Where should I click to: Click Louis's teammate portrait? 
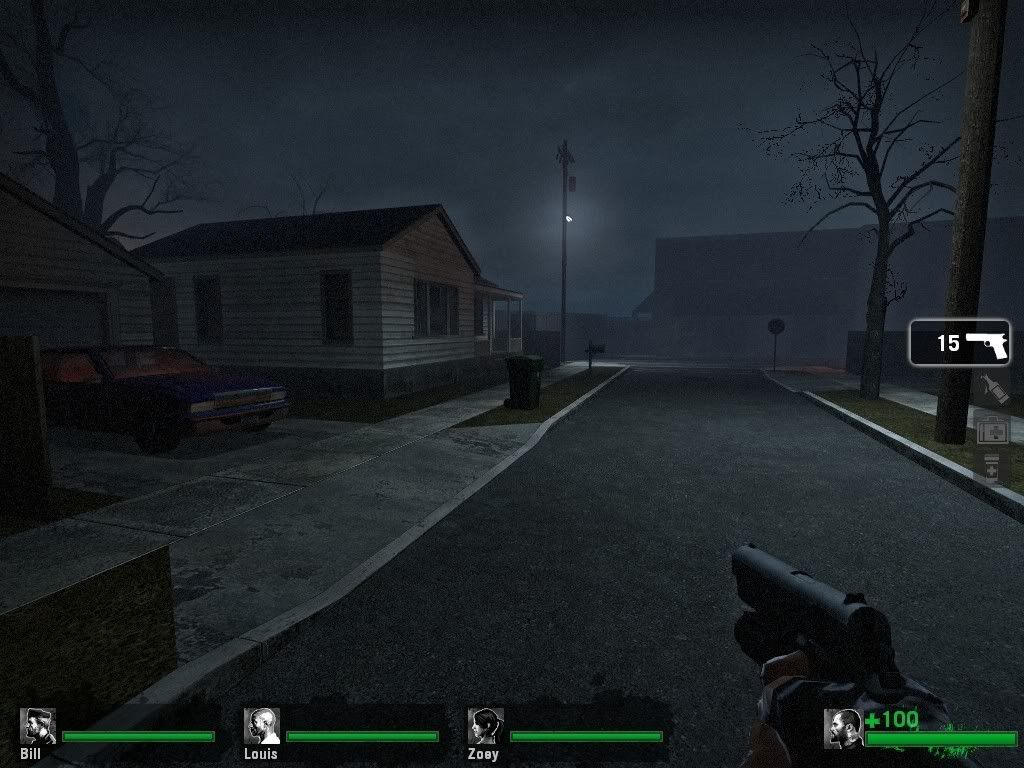261,726
